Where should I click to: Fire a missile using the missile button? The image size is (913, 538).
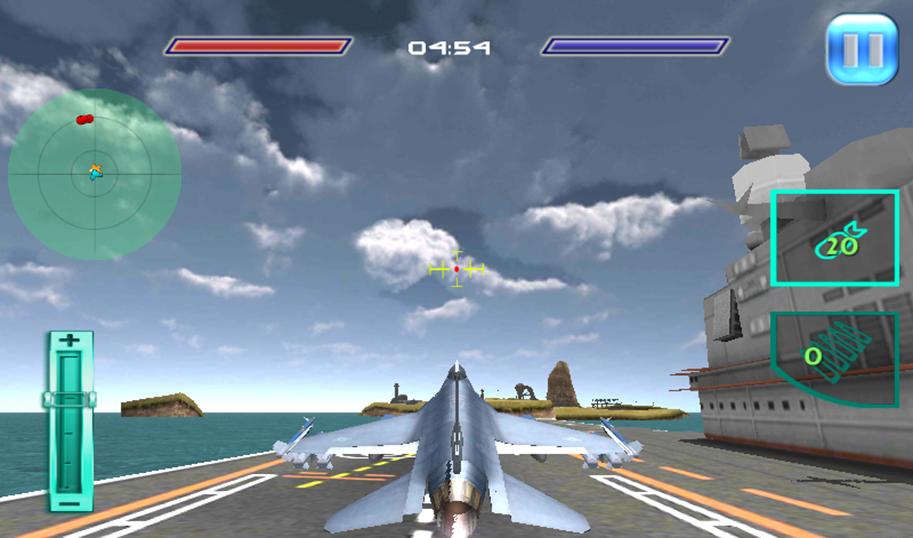click(834, 357)
